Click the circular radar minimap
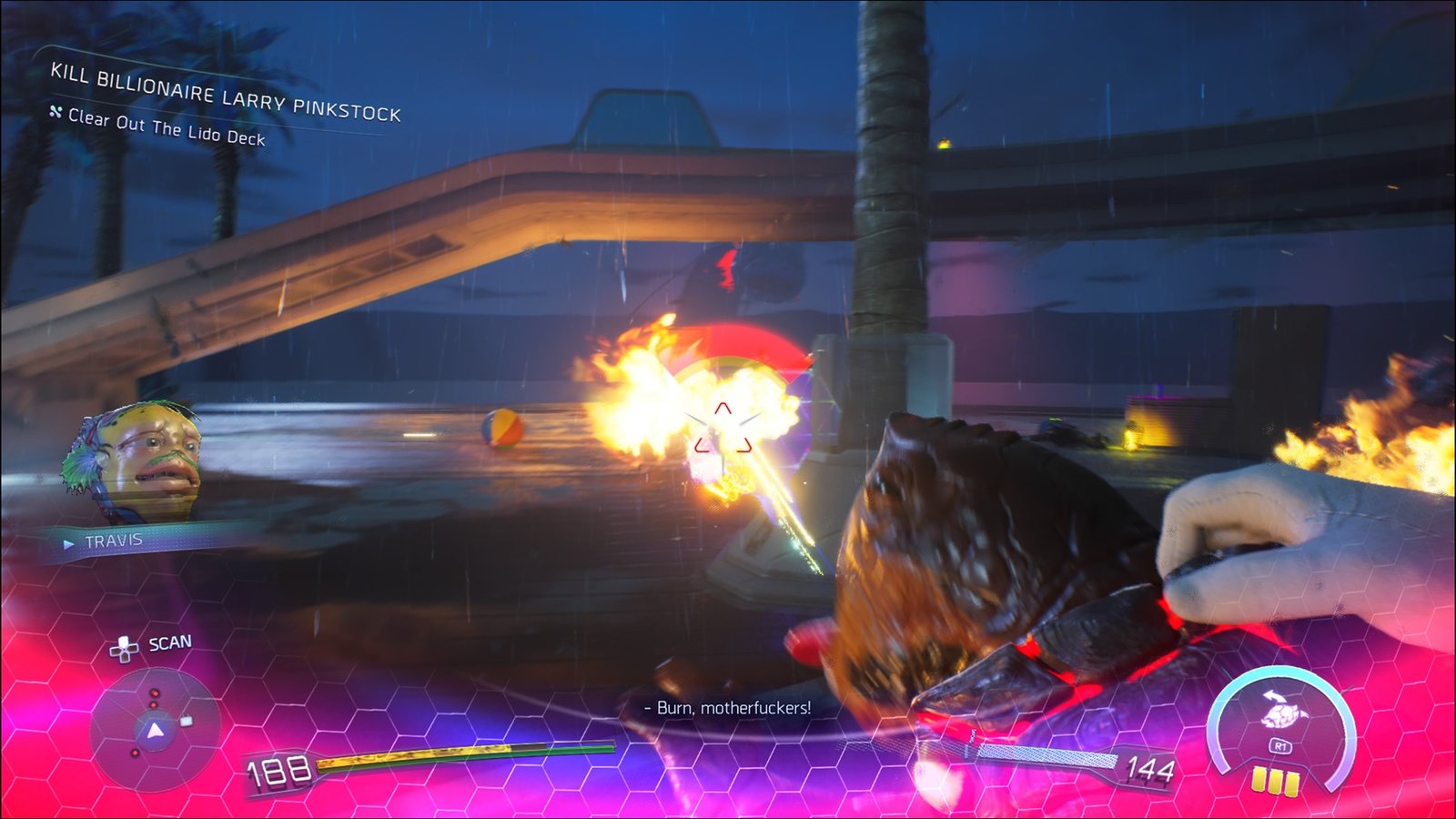 pos(155,730)
